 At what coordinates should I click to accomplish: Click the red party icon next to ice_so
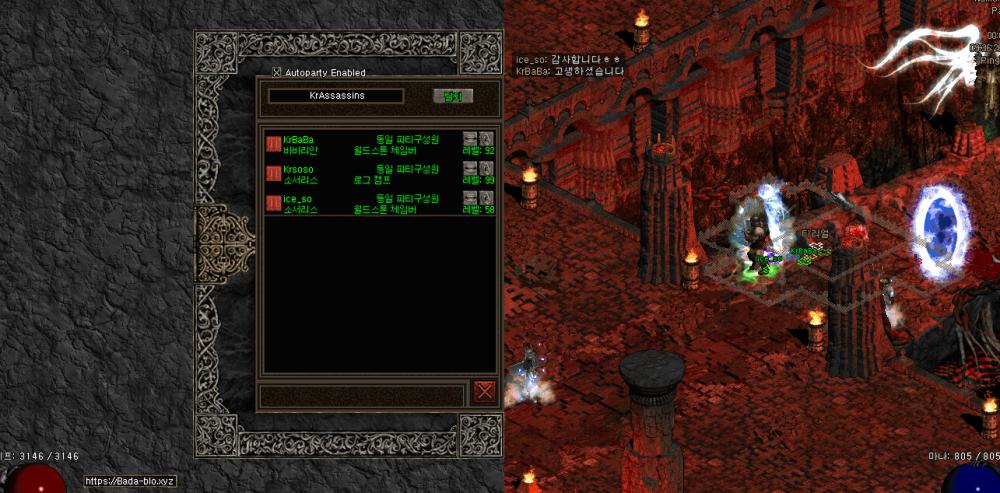[273, 204]
